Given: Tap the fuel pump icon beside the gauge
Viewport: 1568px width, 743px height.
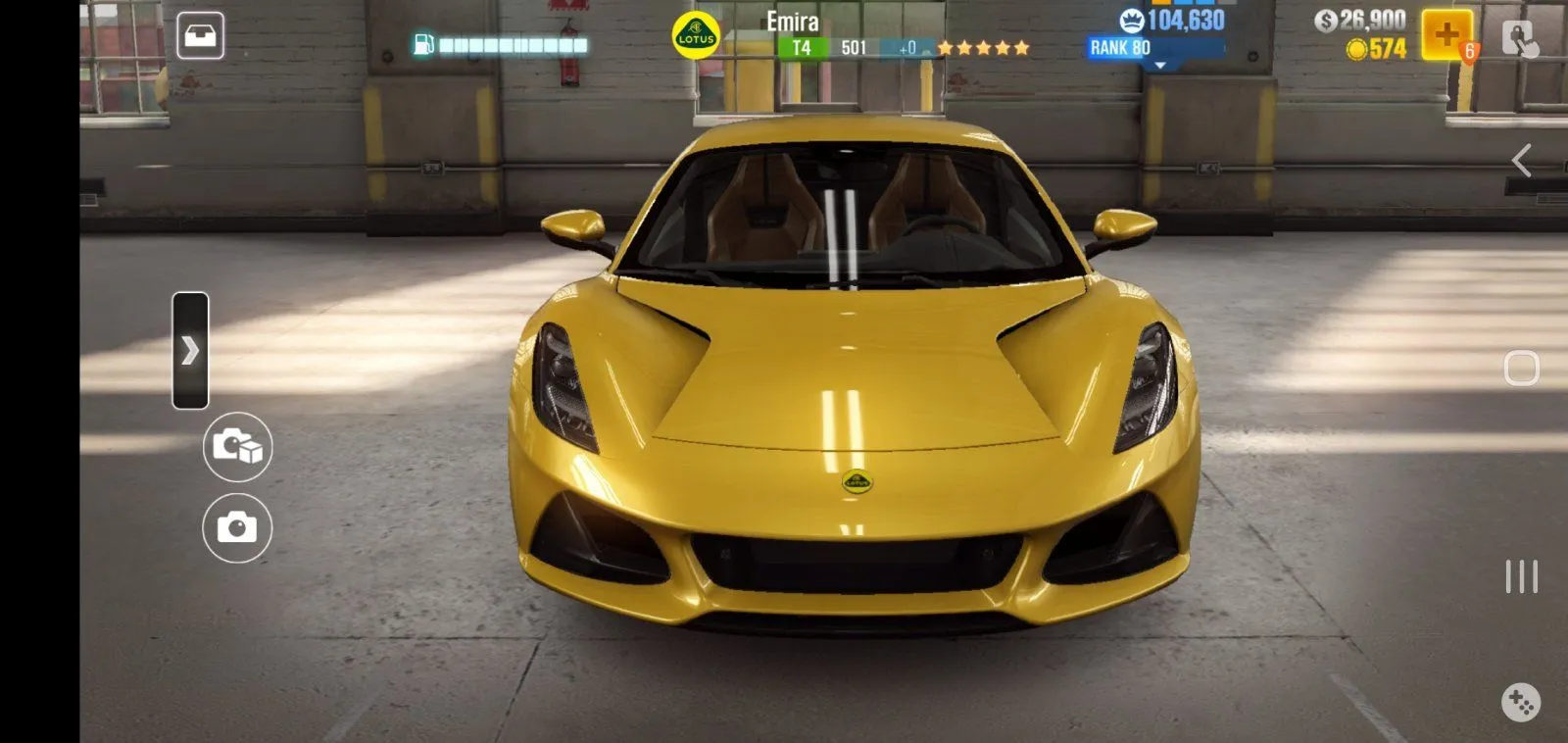Looking at the screenshot, I should [424, 43].
